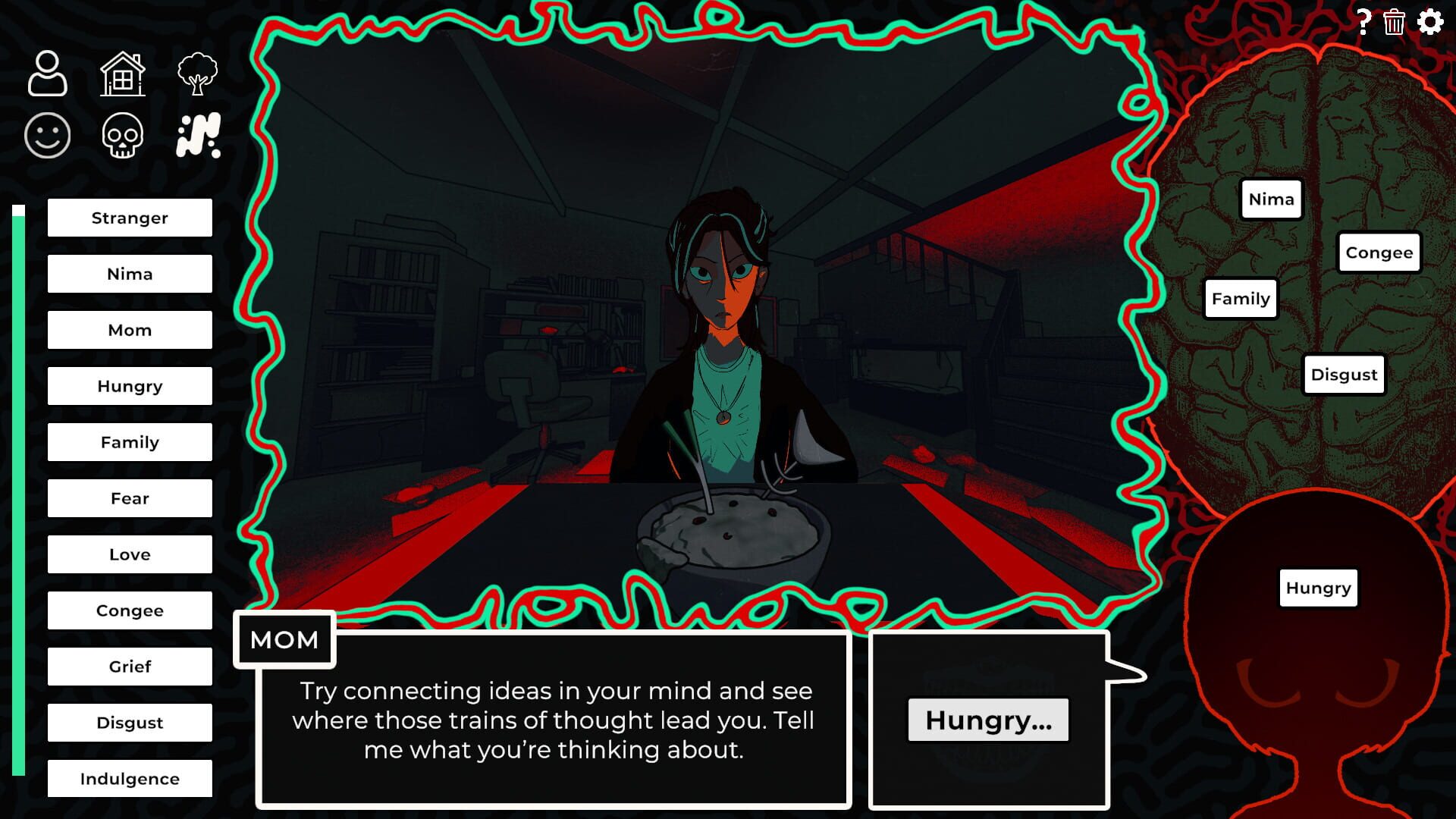Click the Hungry... speech bubble
This screenshot has height=819, width=1456.
pos(987,720)
